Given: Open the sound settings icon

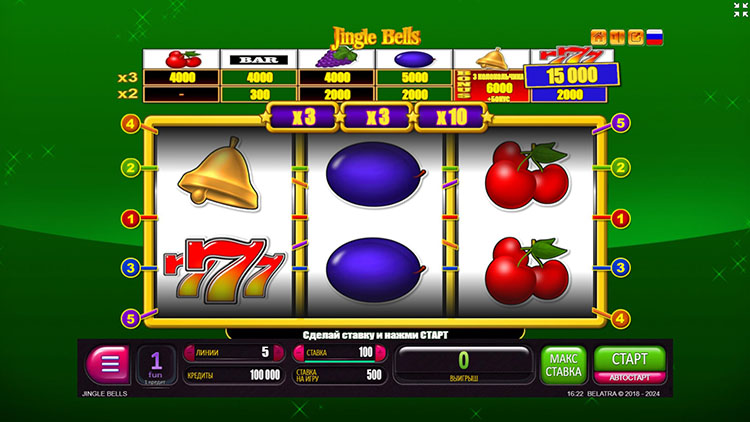Looking at the screenshot, I should tap(619, 38).
